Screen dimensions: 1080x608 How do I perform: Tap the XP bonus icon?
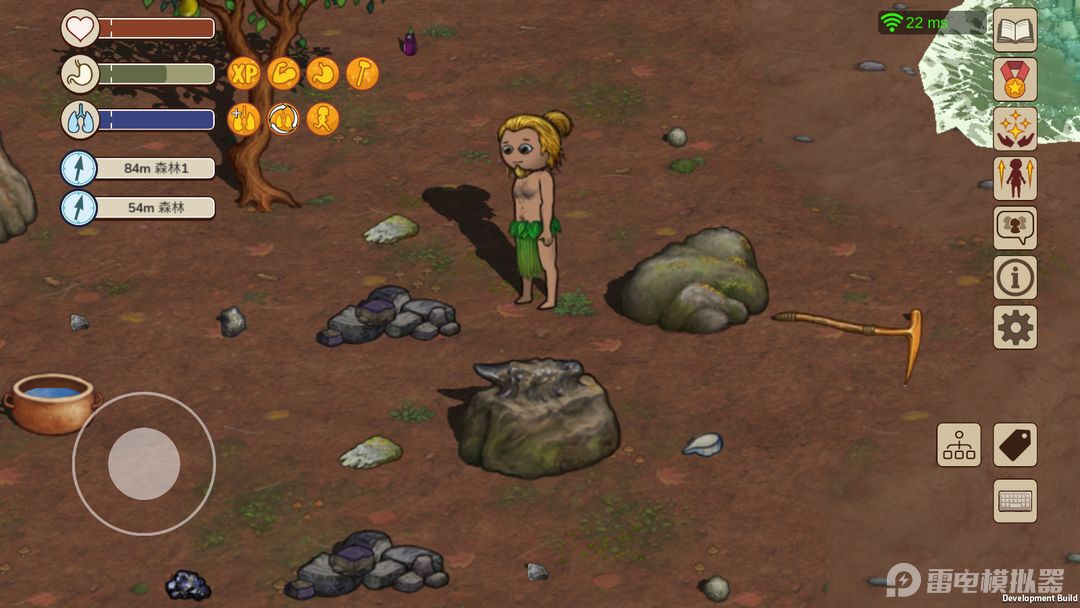[x=244, y=73]
